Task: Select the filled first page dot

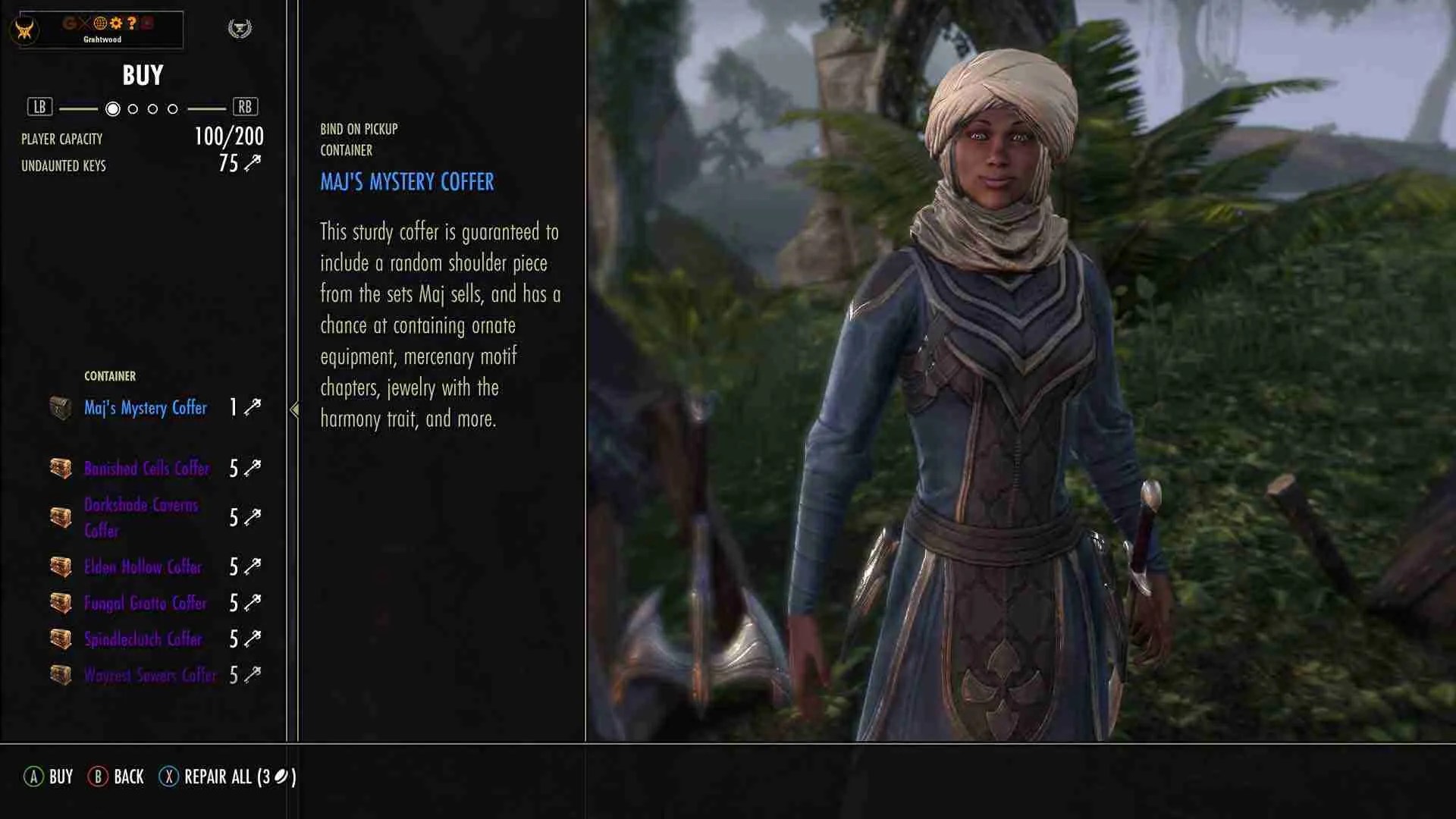Action: (x=114, y=108)
